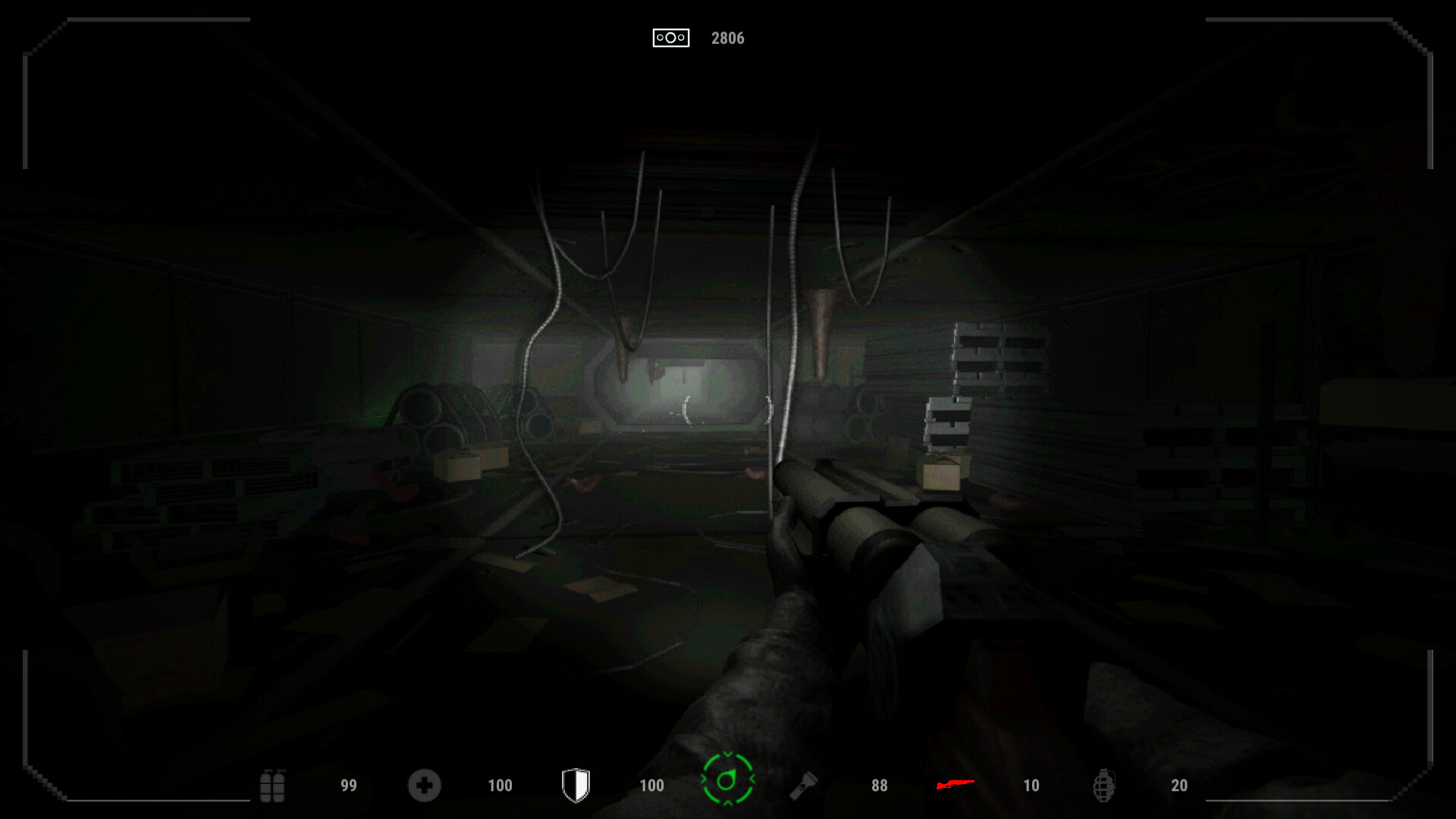The height and width of the screenshot is (819, 1456).
Task: Click the cash note icon at top center
Action: [672, 37]
